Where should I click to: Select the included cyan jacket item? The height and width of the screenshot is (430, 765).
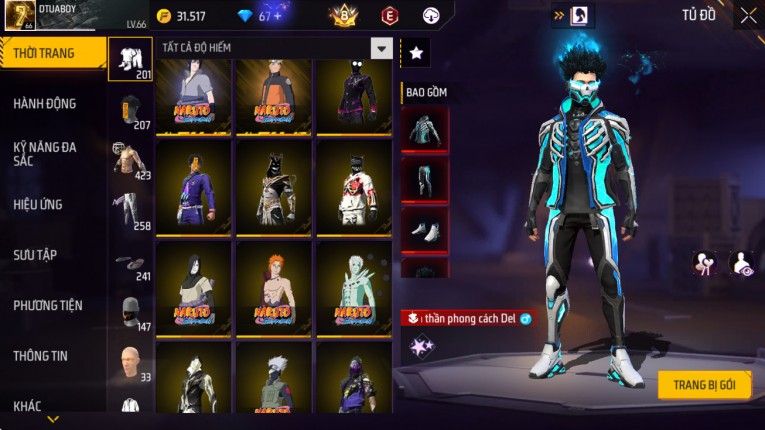(424, 128)
